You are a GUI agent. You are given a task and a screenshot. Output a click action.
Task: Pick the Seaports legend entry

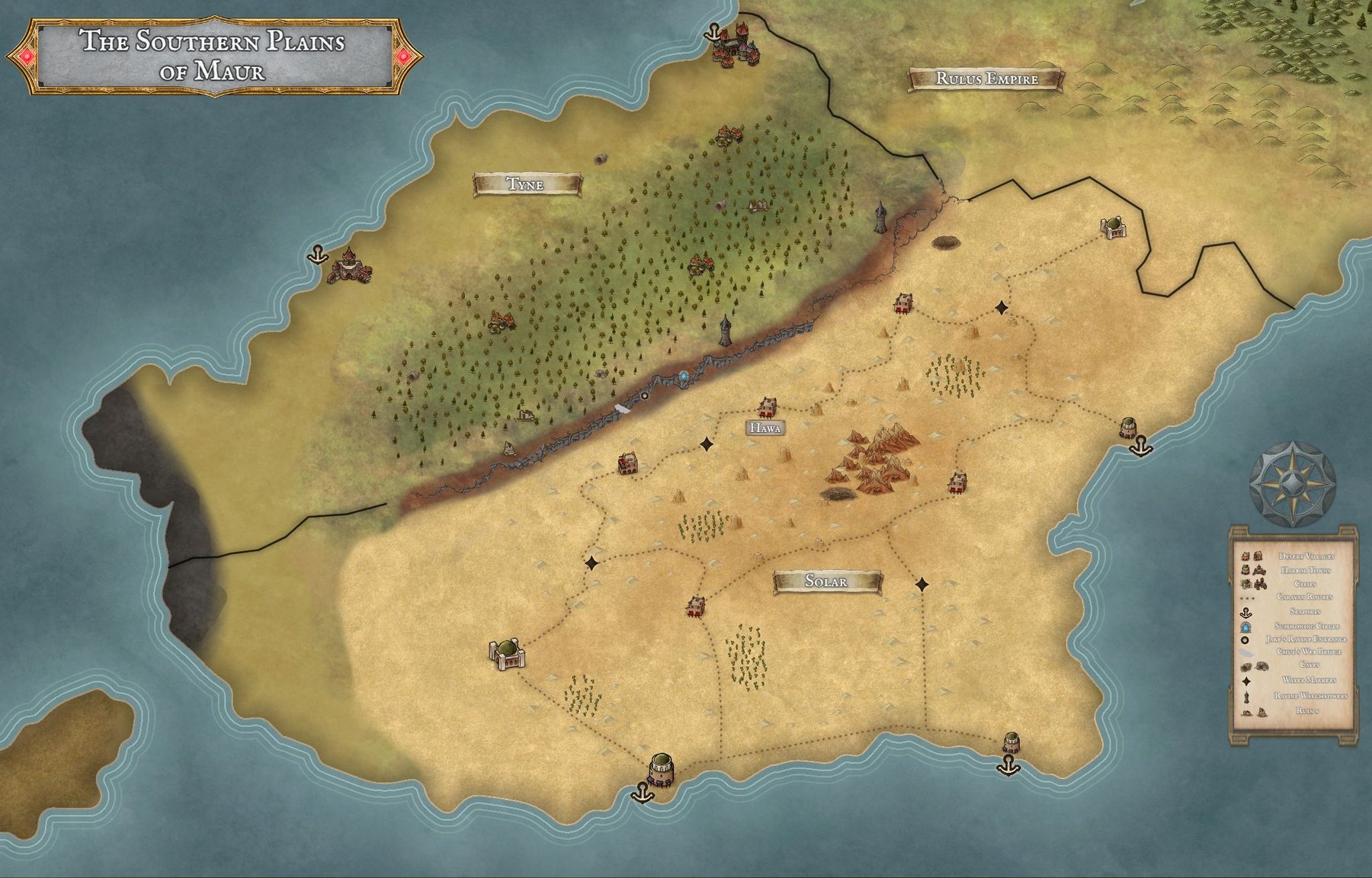click(1304, 611)
